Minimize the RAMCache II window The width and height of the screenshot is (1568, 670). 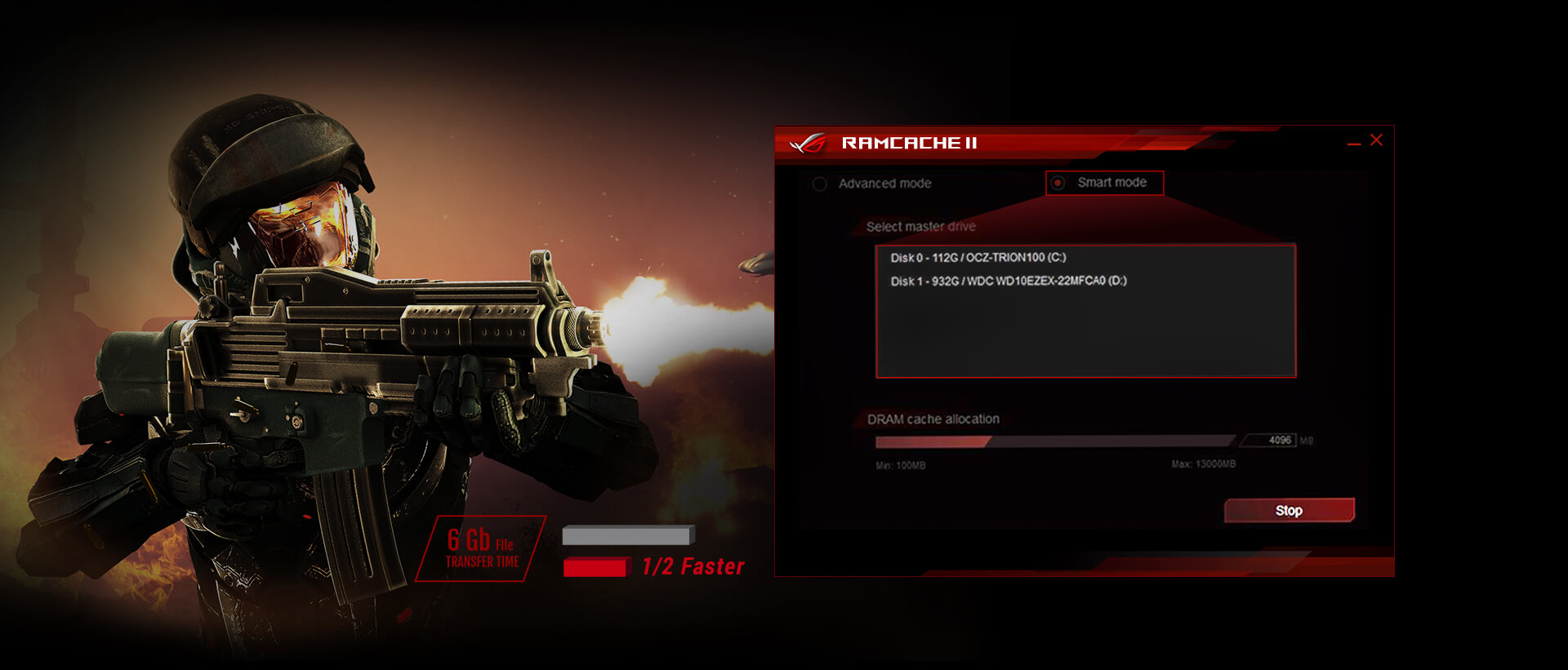(1353, 144)
